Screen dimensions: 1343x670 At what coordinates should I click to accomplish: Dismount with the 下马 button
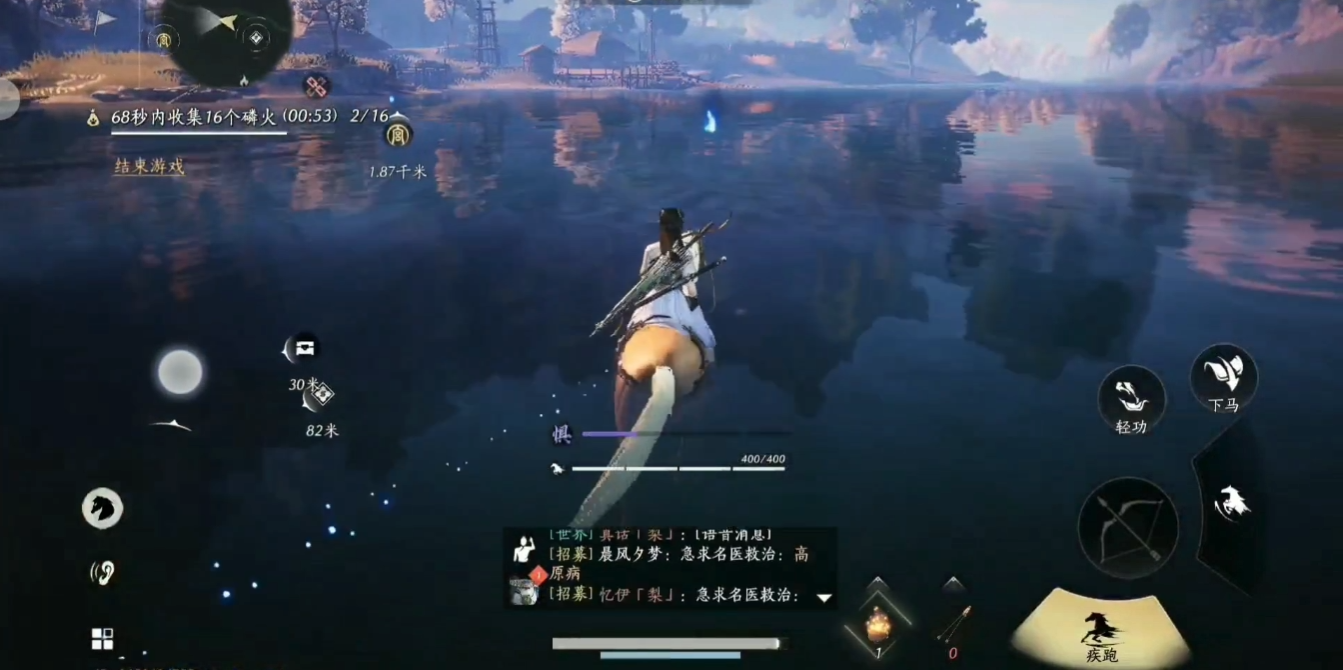pyautogui.click(x=1223, y=378)
